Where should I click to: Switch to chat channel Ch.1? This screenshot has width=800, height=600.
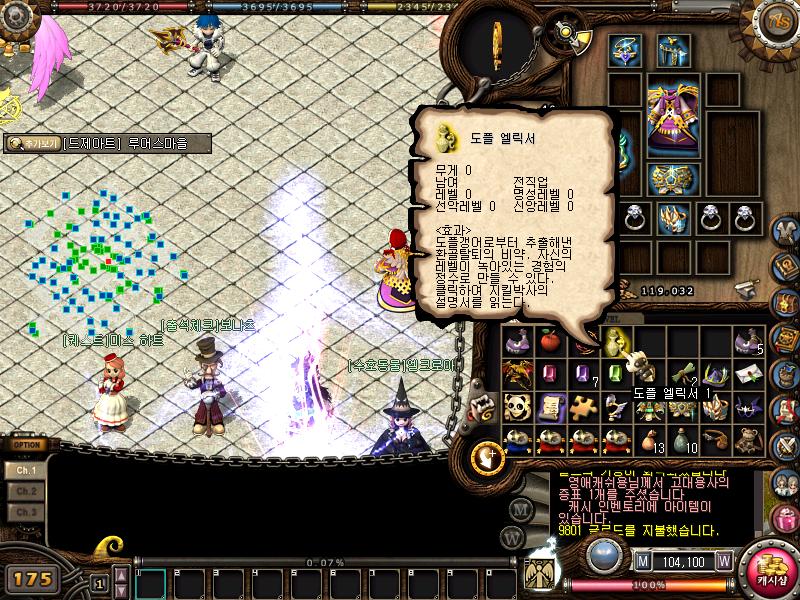(27, 470)
